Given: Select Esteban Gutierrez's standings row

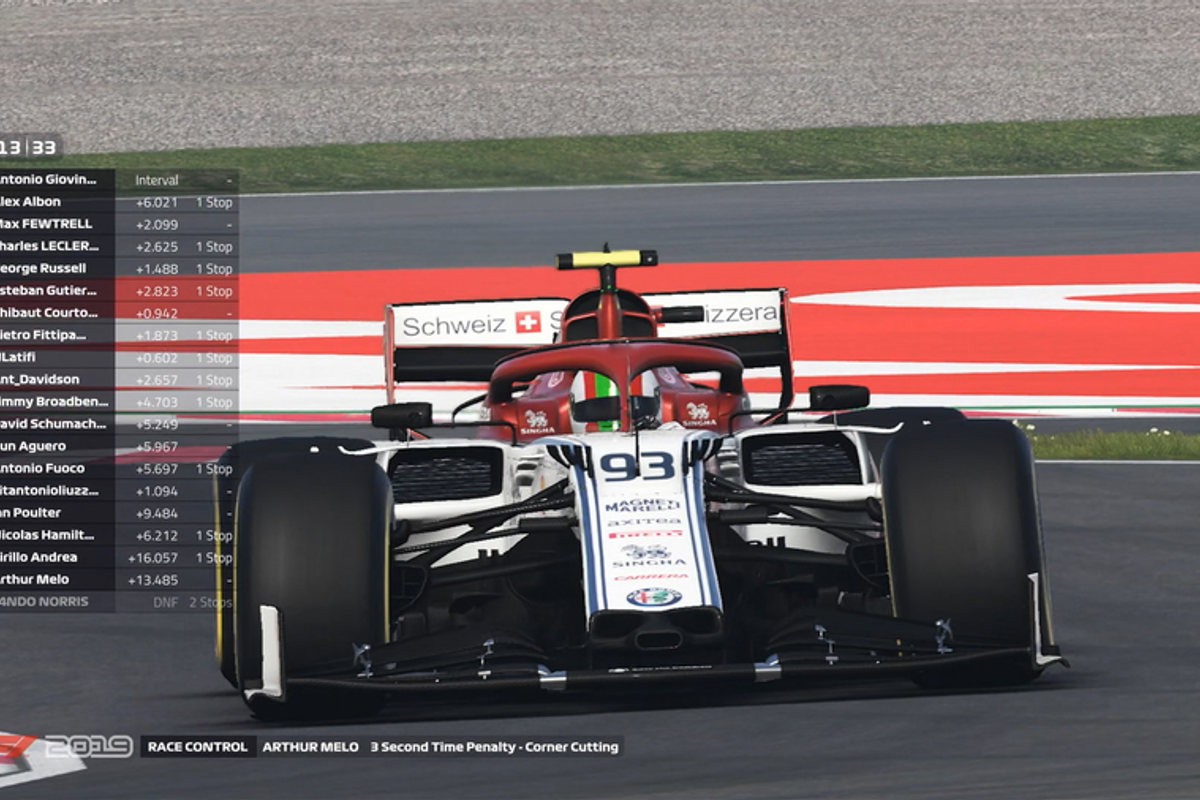Looking at the screenshot, I should (x=50, y=291).
